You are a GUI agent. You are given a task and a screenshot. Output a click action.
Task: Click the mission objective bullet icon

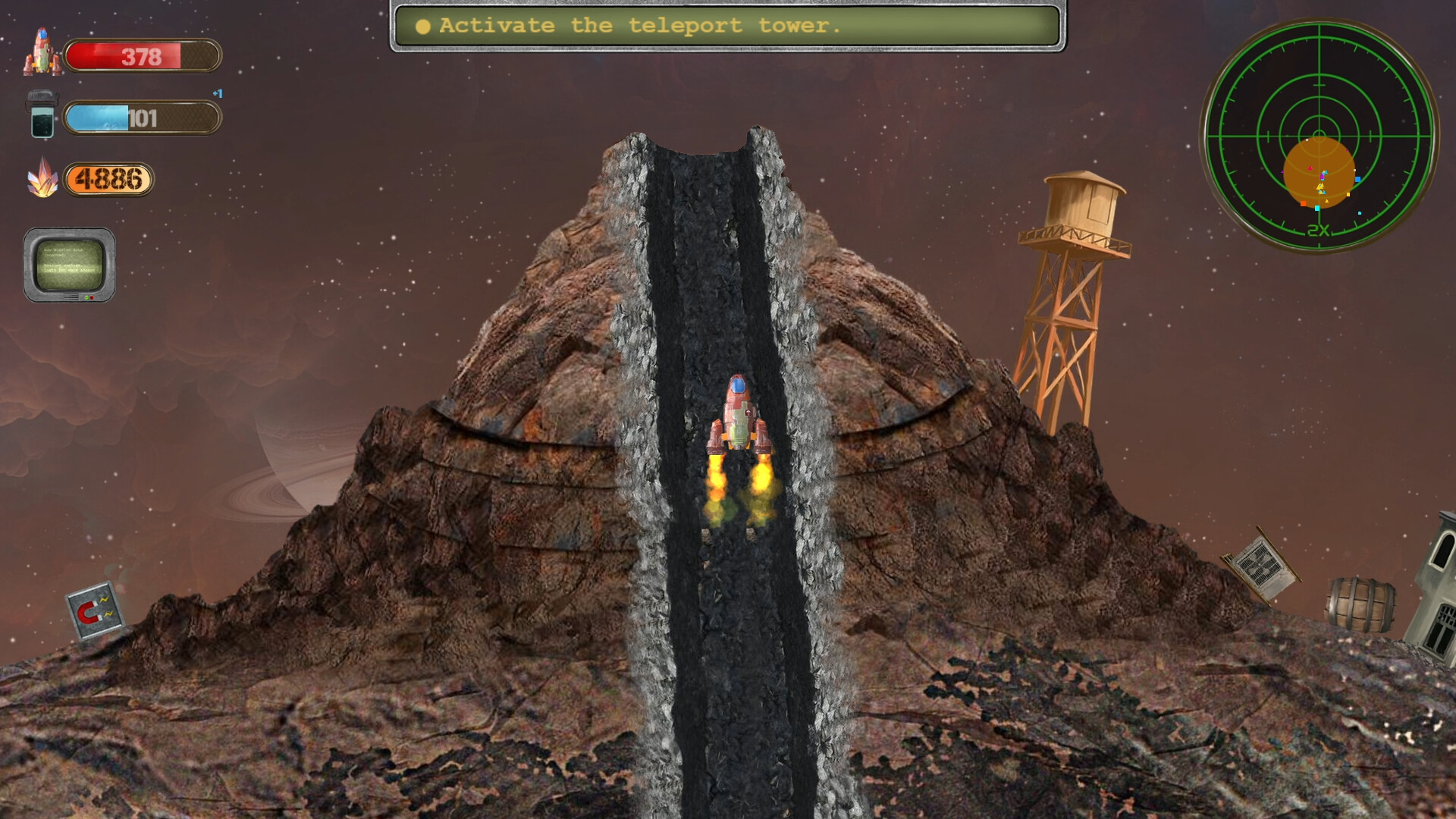point(422,26)
